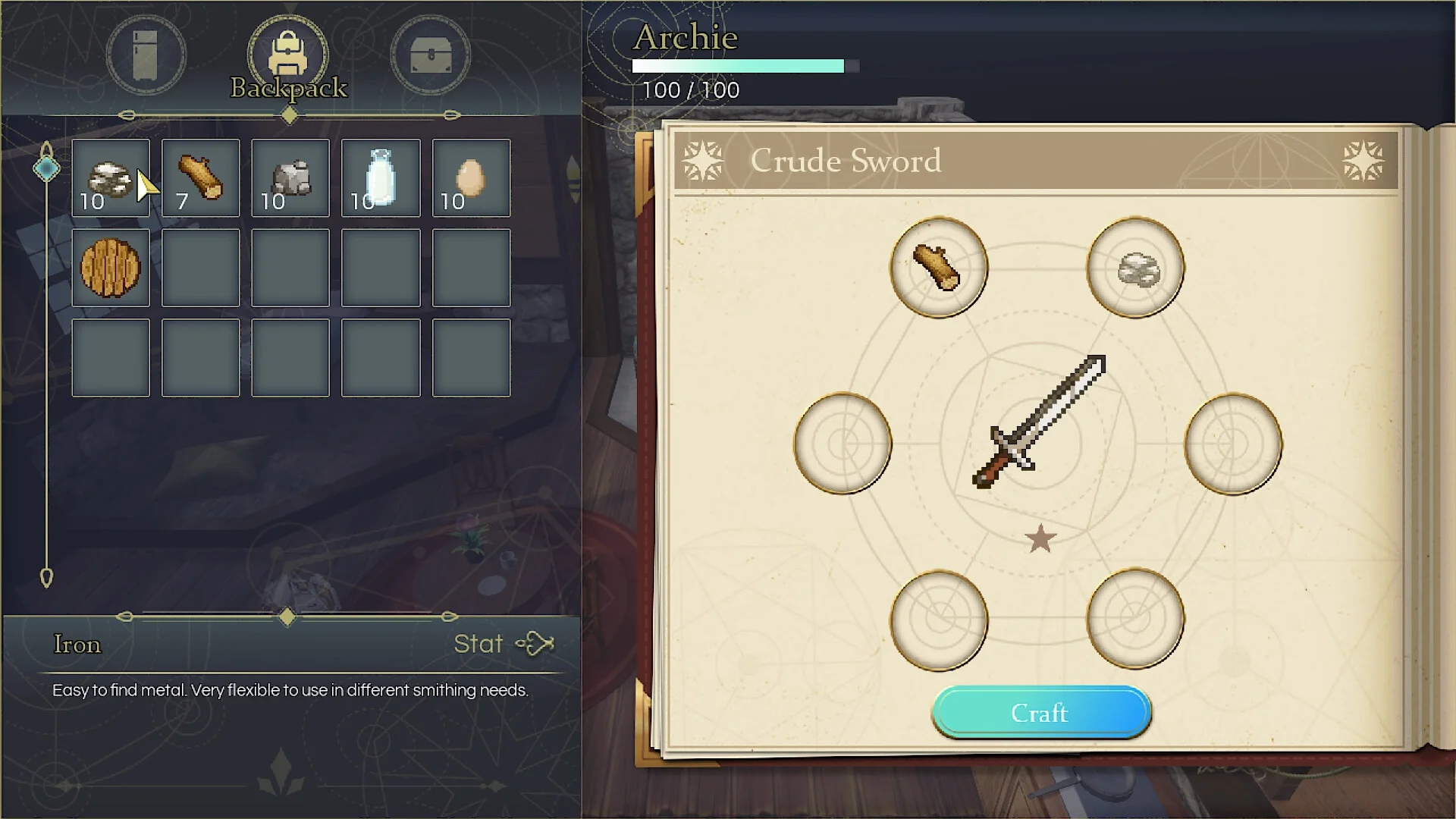This screenshot has height=819, width=1456.
Task: Craft the Crude Sword
Action: [x=1040, y=713]
